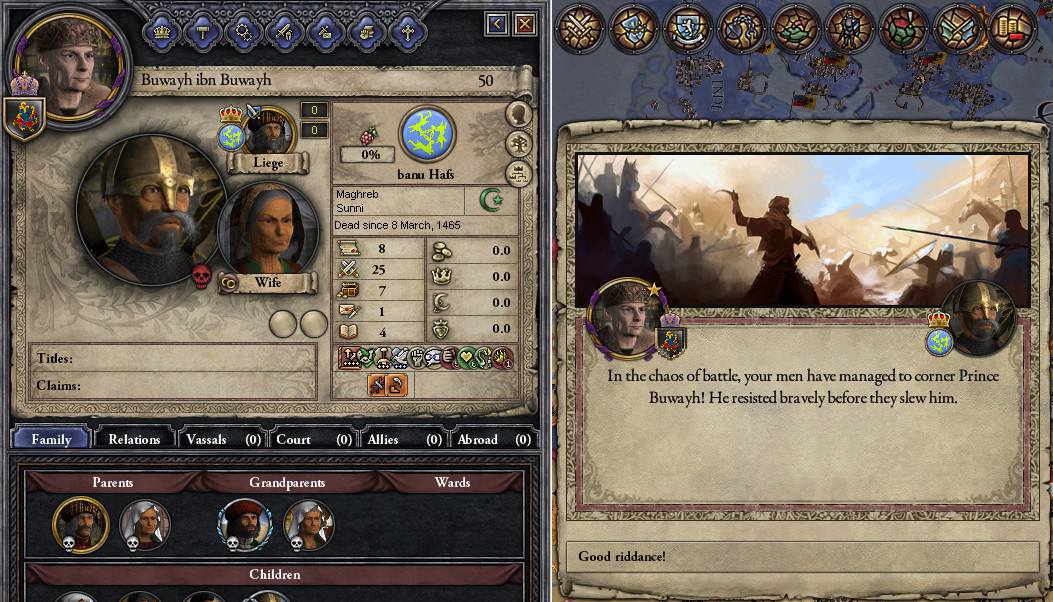The width and height of the screenshot is (1053, 602).
Task: Select the crossed swords map mode button
Action: pyautogui.click(x=578, y=29)
